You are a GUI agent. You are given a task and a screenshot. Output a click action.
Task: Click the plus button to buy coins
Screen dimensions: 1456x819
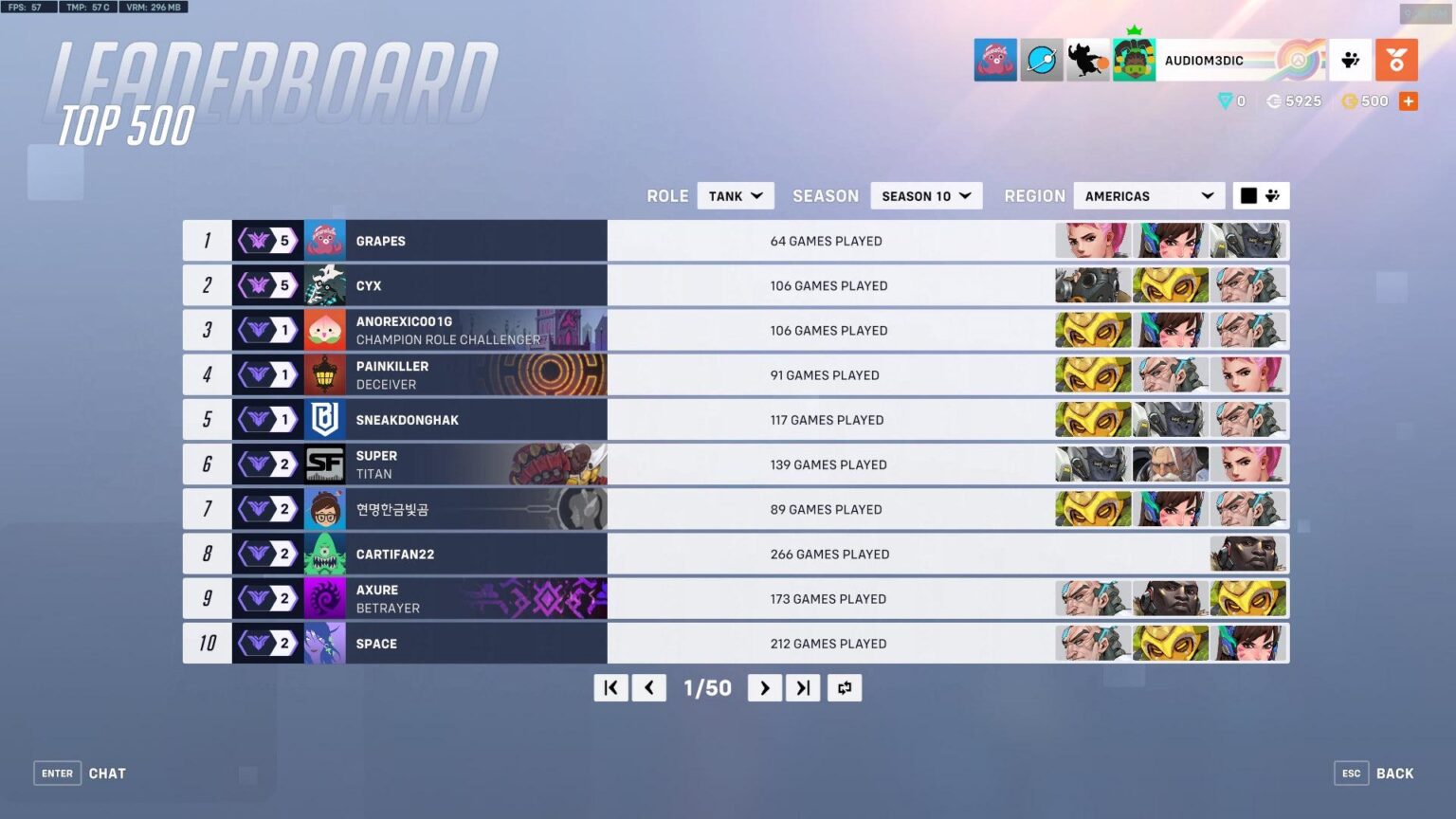(1409, 100)
